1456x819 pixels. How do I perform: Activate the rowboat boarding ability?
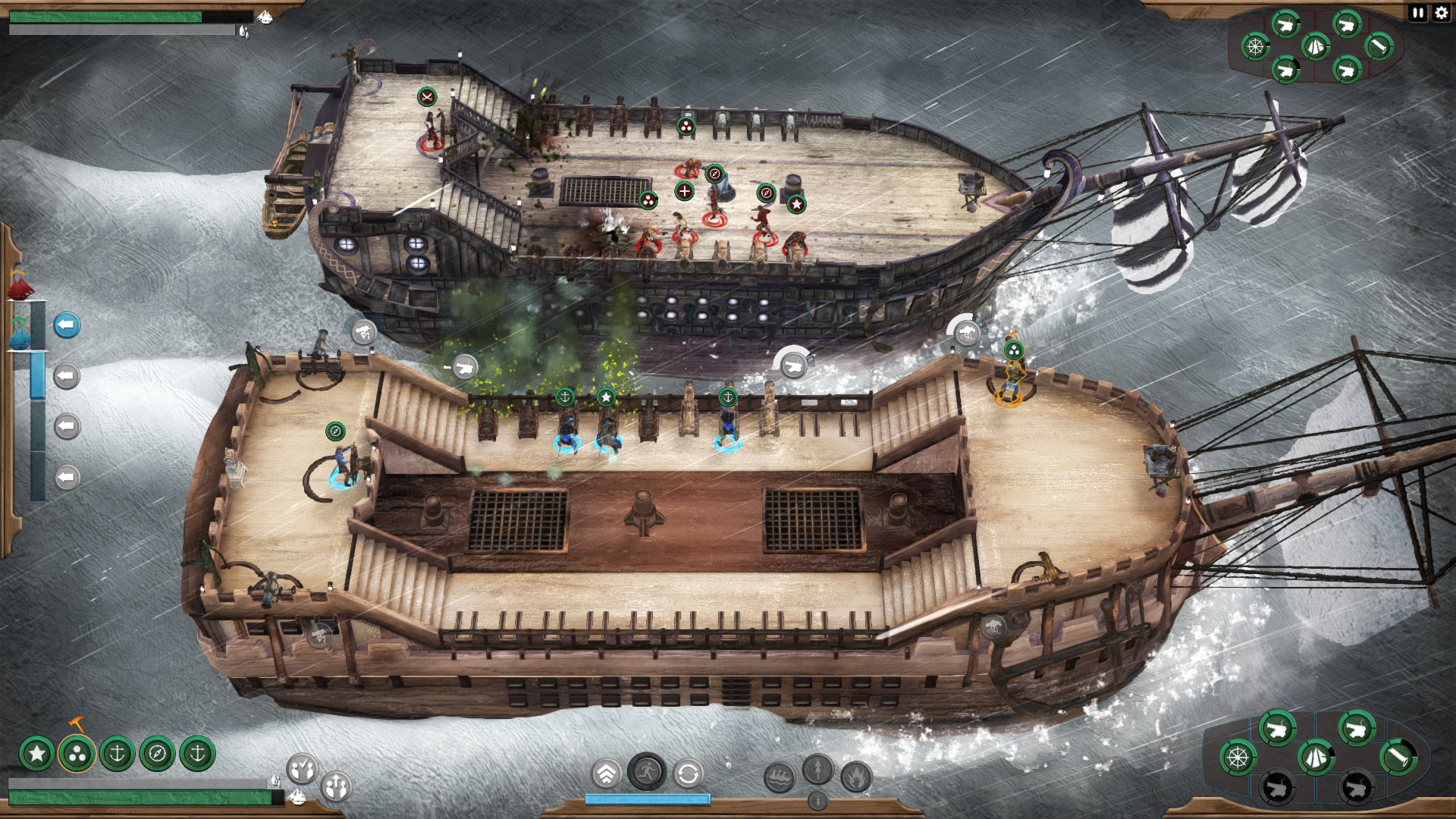tap(779, 777)
